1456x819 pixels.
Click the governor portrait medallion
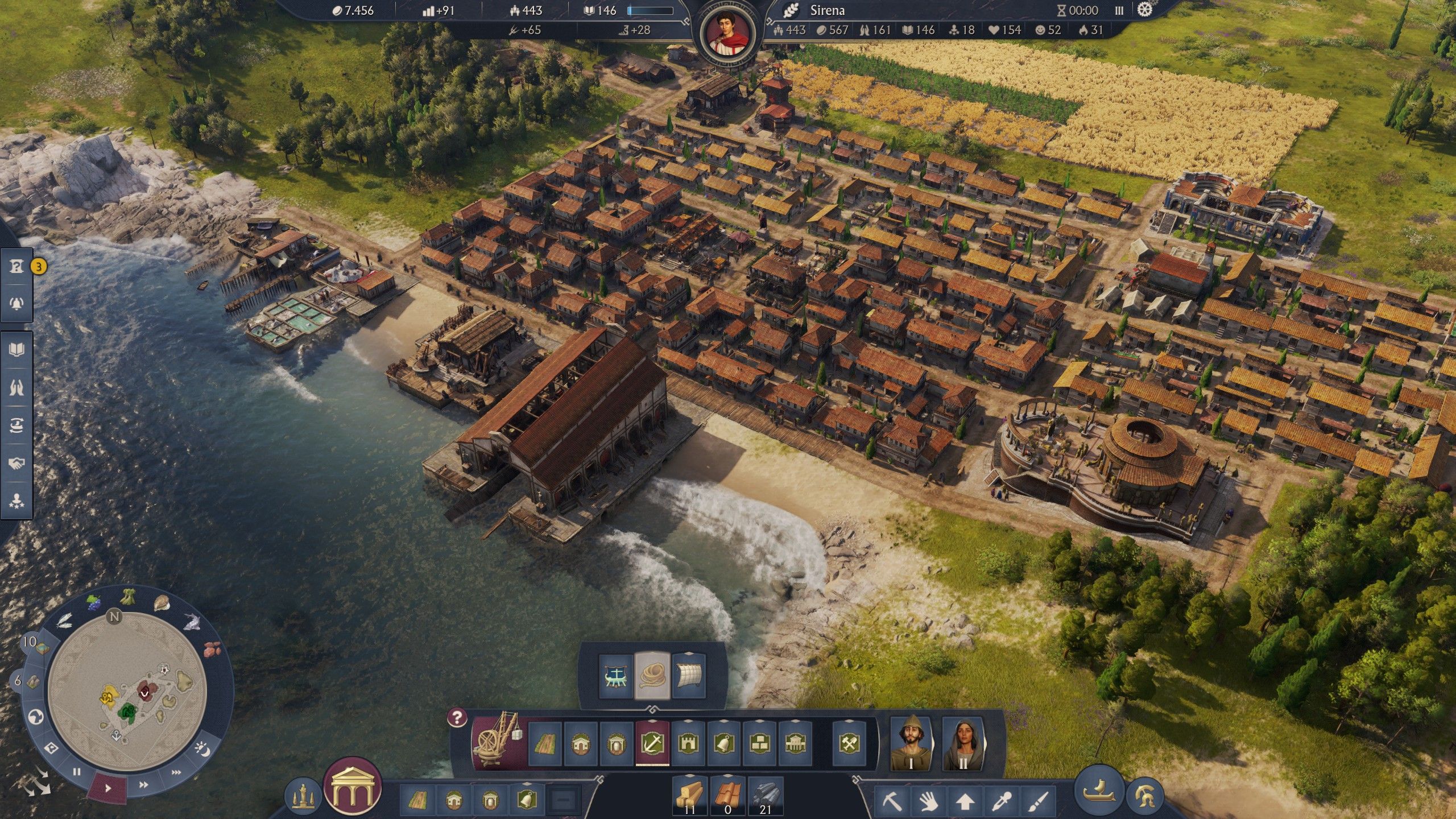pyautogui.click(x=727, y=32)
